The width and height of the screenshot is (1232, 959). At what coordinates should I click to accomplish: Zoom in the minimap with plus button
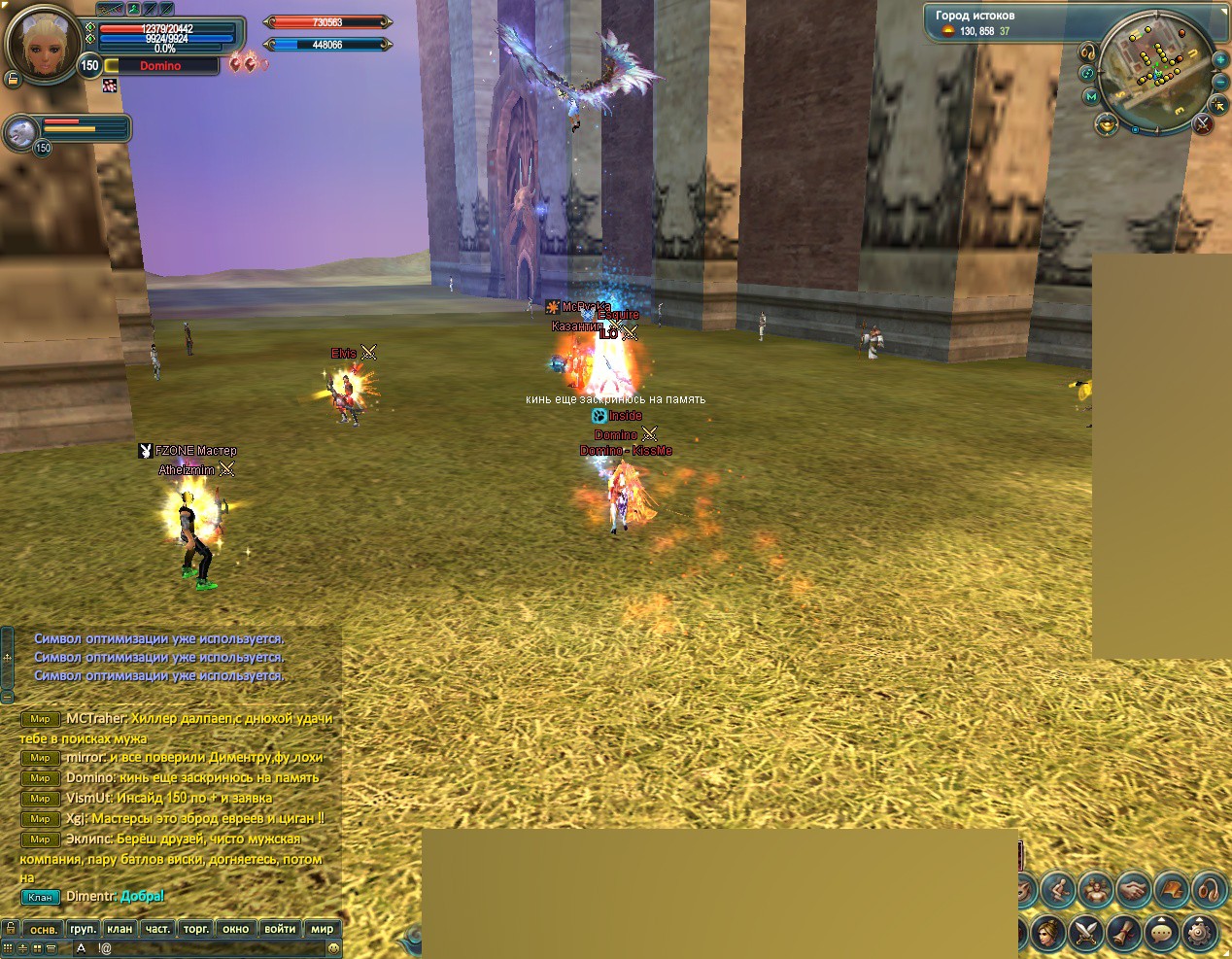(x=1220, y=60)
